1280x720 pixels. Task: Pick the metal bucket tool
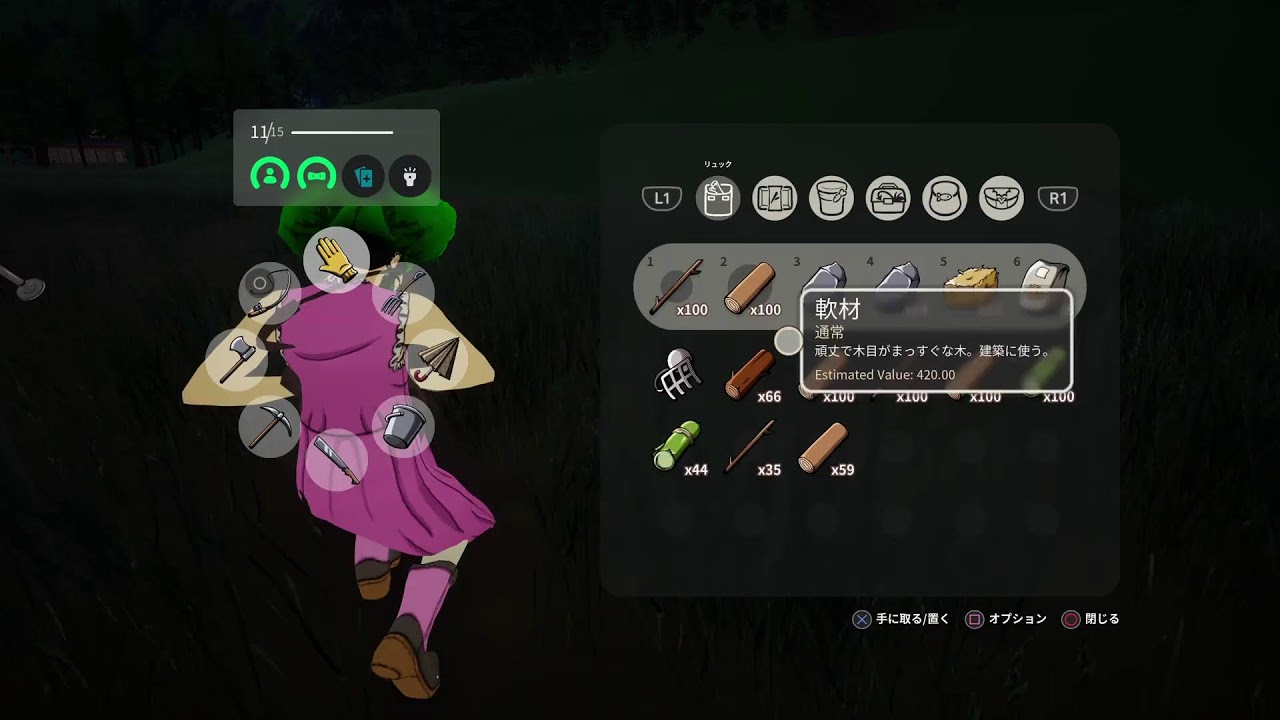402,426
